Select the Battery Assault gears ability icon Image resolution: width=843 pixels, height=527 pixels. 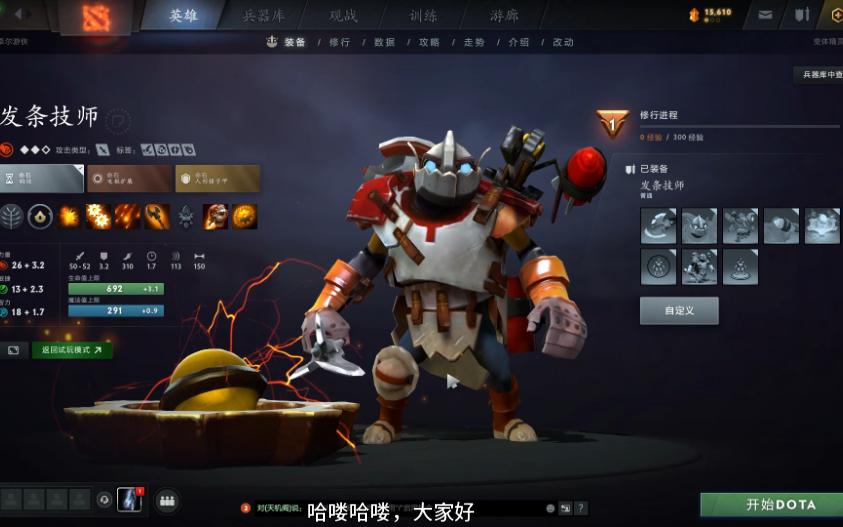tap(98, 215)
